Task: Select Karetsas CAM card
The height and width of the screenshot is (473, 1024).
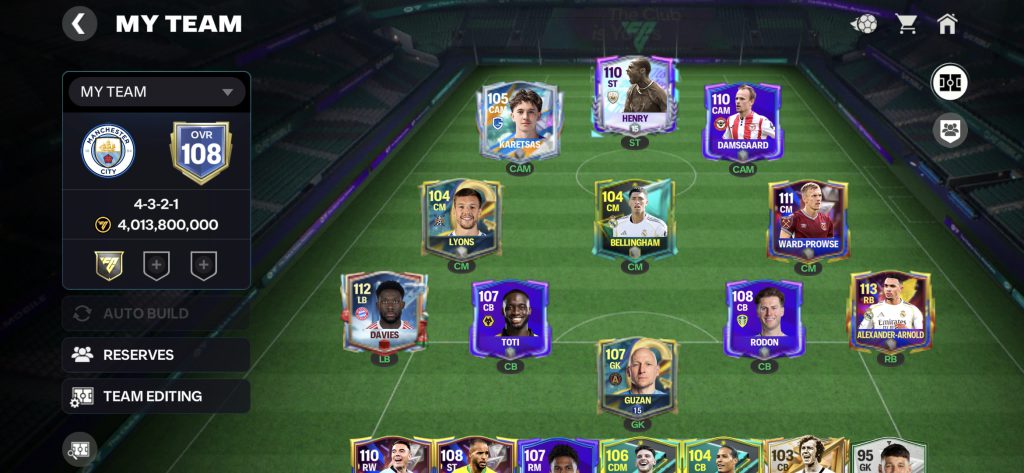Action: tap(521, 120)
